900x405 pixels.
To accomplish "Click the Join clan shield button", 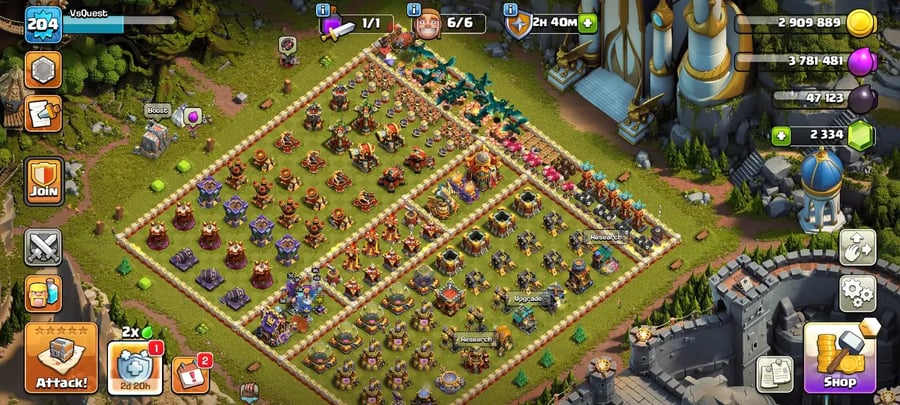I will tap(44, 180).
